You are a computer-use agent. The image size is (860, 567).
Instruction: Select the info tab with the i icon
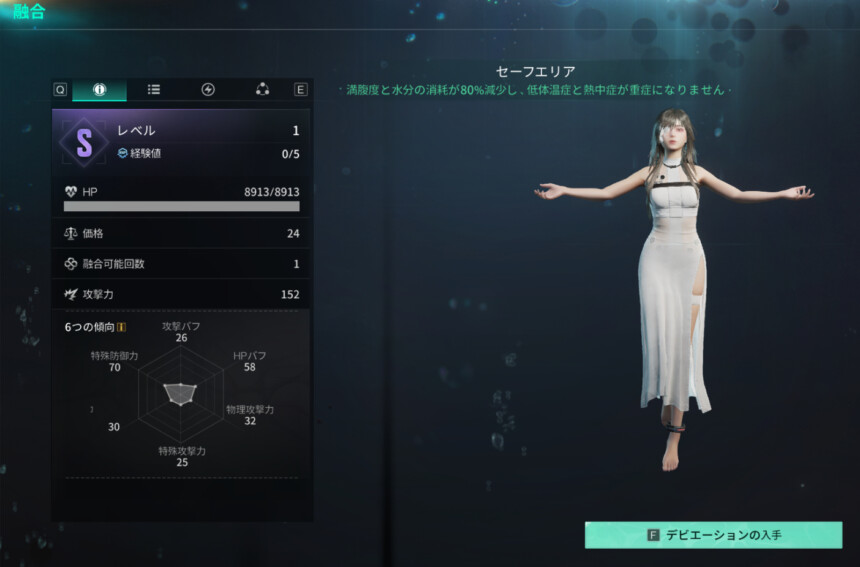point(99,89)
